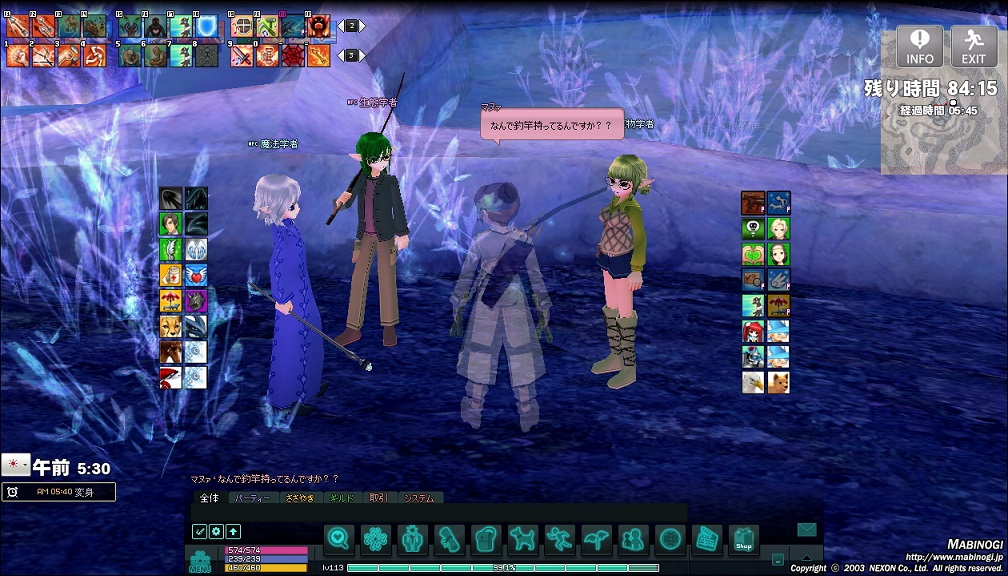Activate the fist skill in hotkey slot 1
This screenshot has width=1008, height=576.
coord(18,56)
